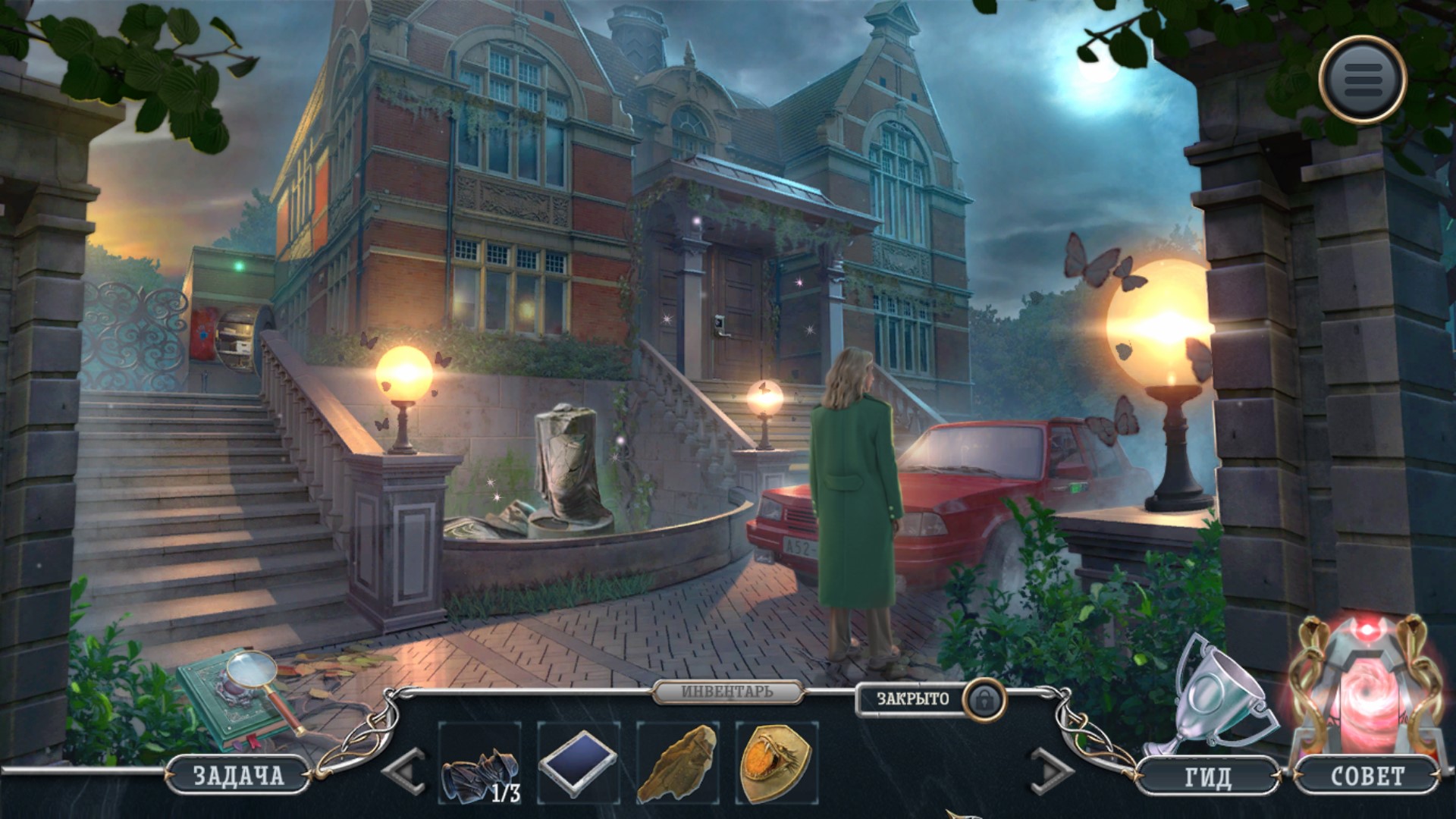Open the round hamburger menu button
This screenshot has width=1456, height=819.
[1363, 77]
